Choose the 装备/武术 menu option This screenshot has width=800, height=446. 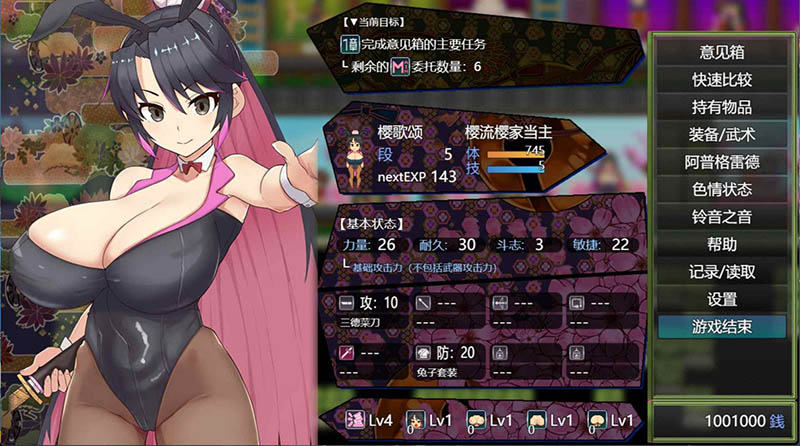pyautogui.click(x=721, y=134)
